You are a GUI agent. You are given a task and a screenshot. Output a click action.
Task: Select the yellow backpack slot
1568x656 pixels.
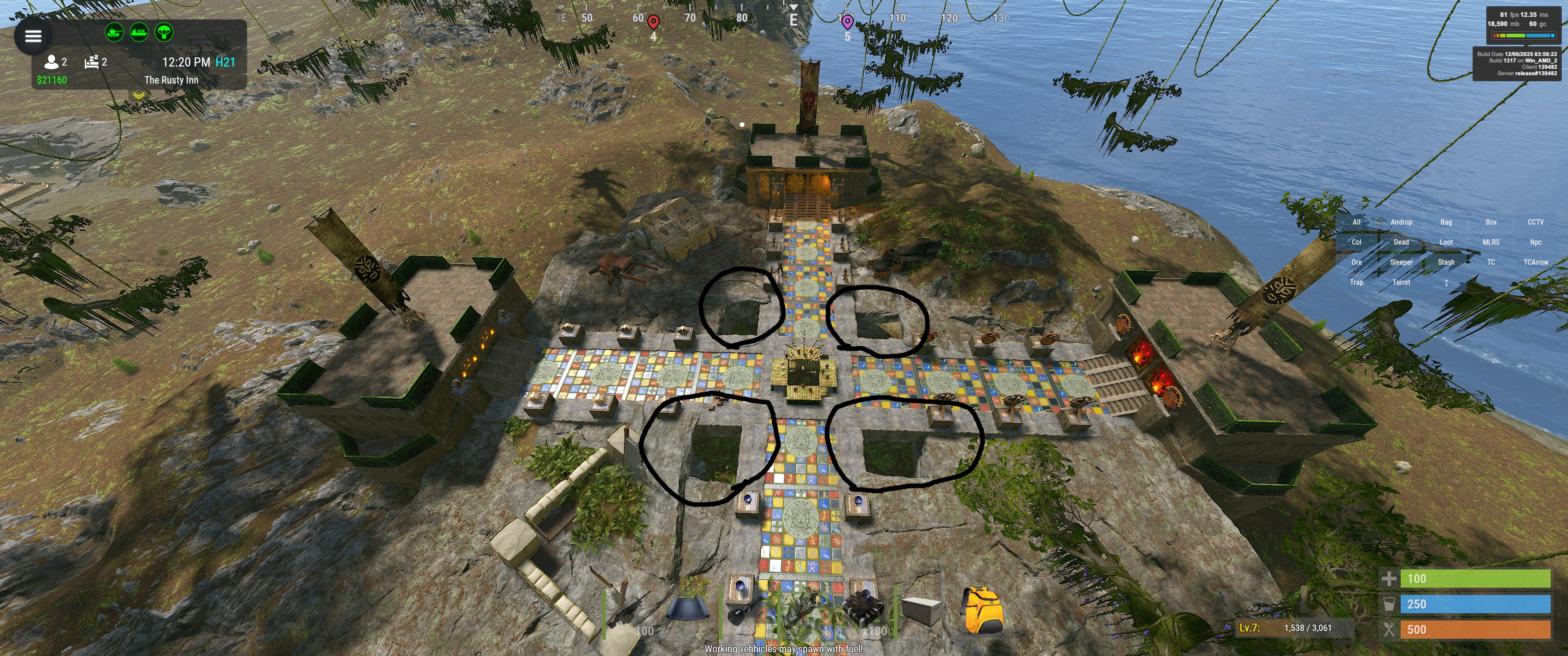(981, 610)
